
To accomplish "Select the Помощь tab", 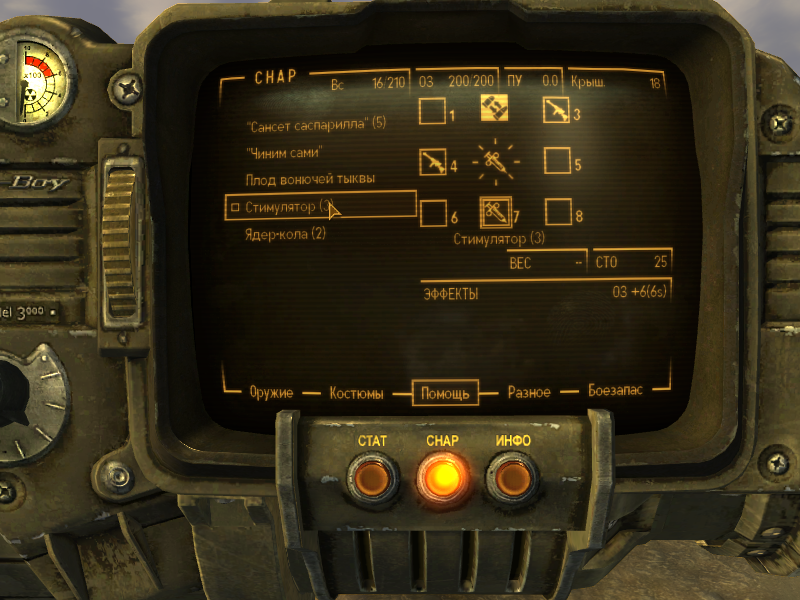I will (x=445, y=393).
